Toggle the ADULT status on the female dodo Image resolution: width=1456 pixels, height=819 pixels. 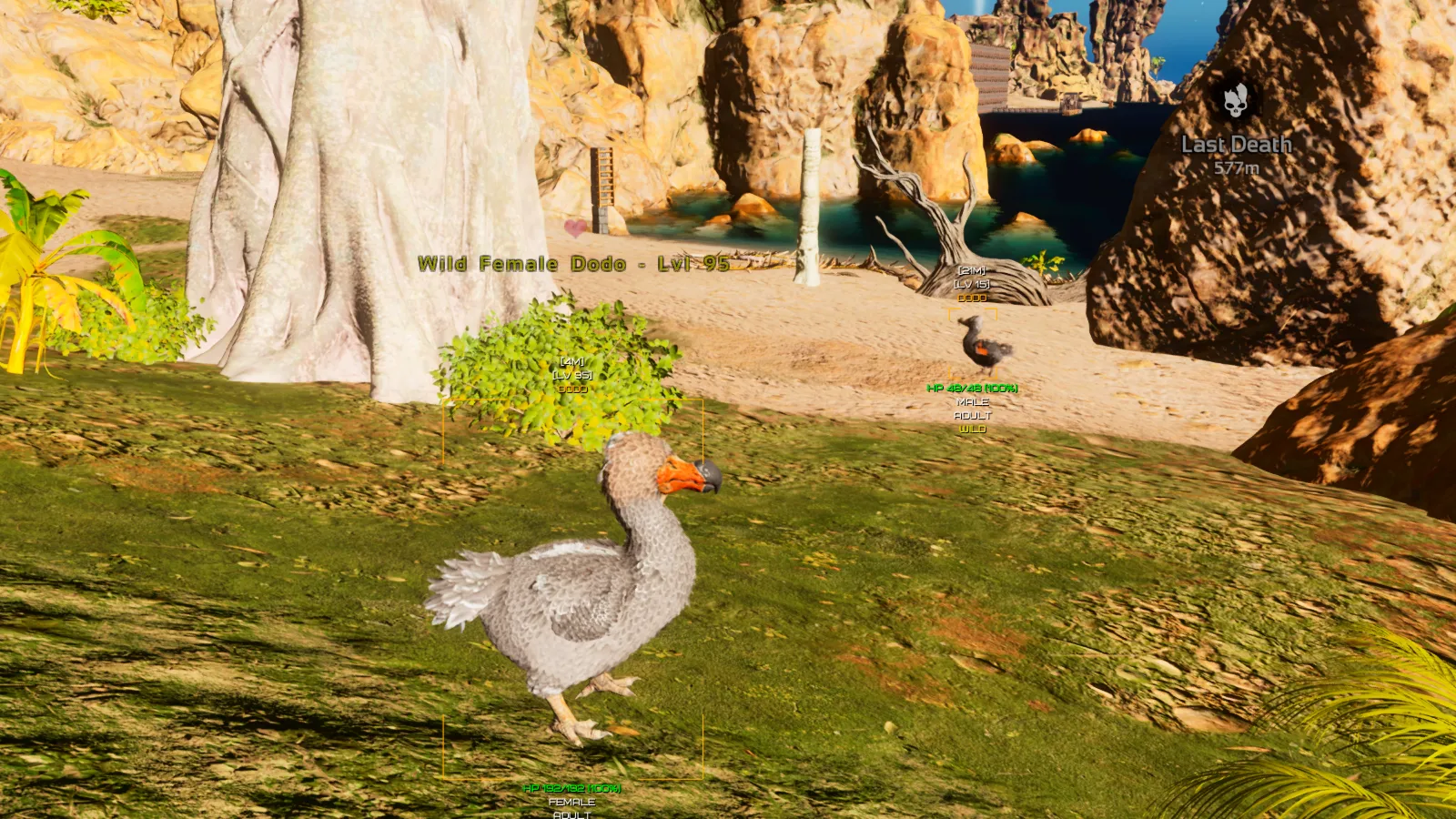[x=570, y=815]
